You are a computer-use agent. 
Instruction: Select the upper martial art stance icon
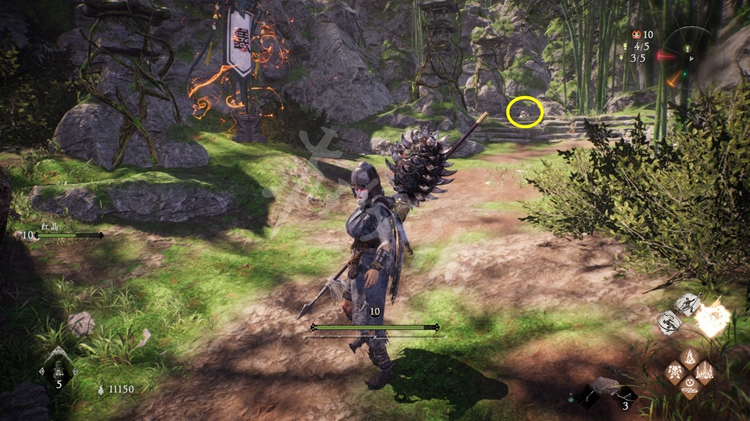click(x=687, y=304)
